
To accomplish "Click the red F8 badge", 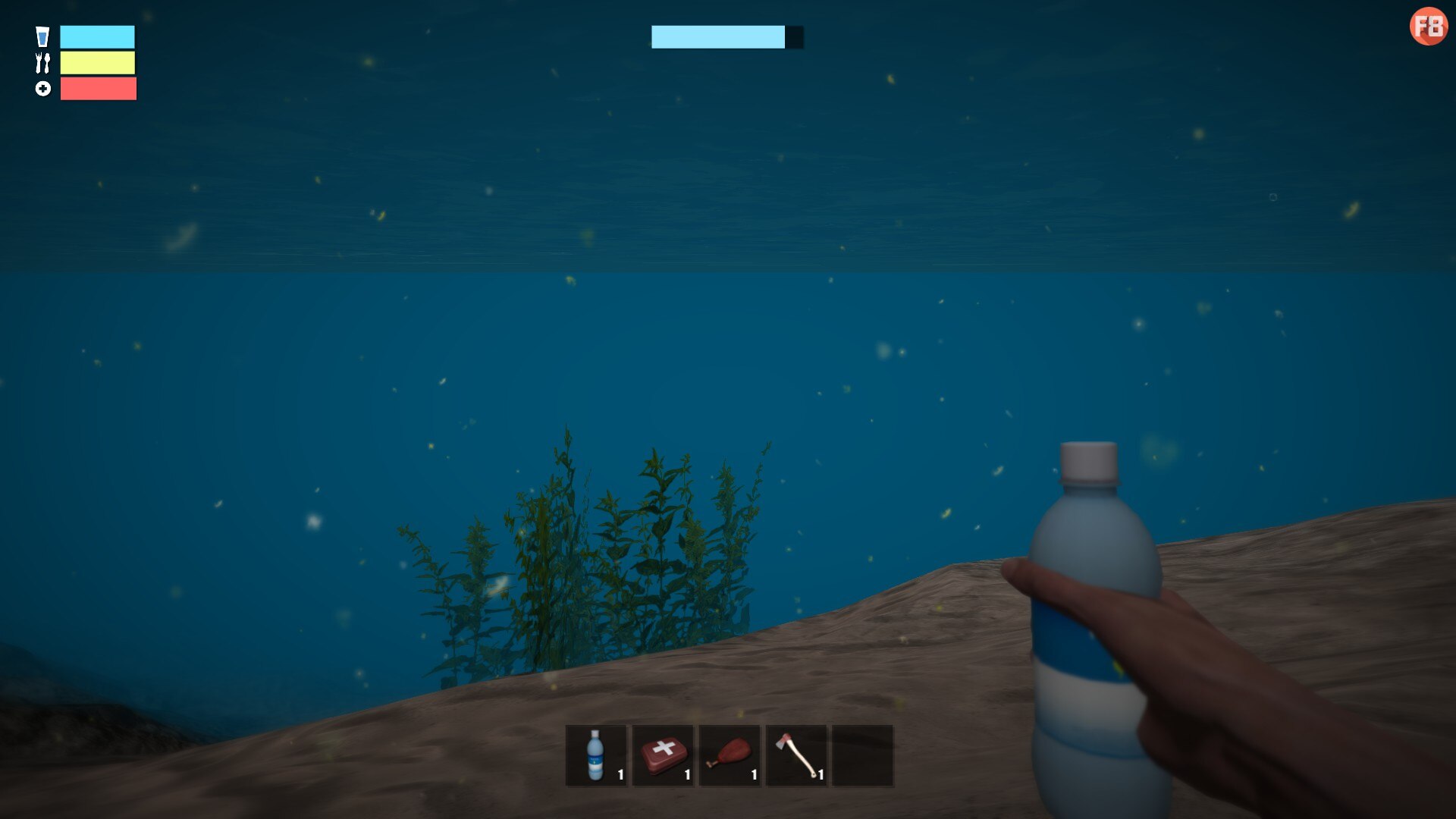I will (1428, 27).
